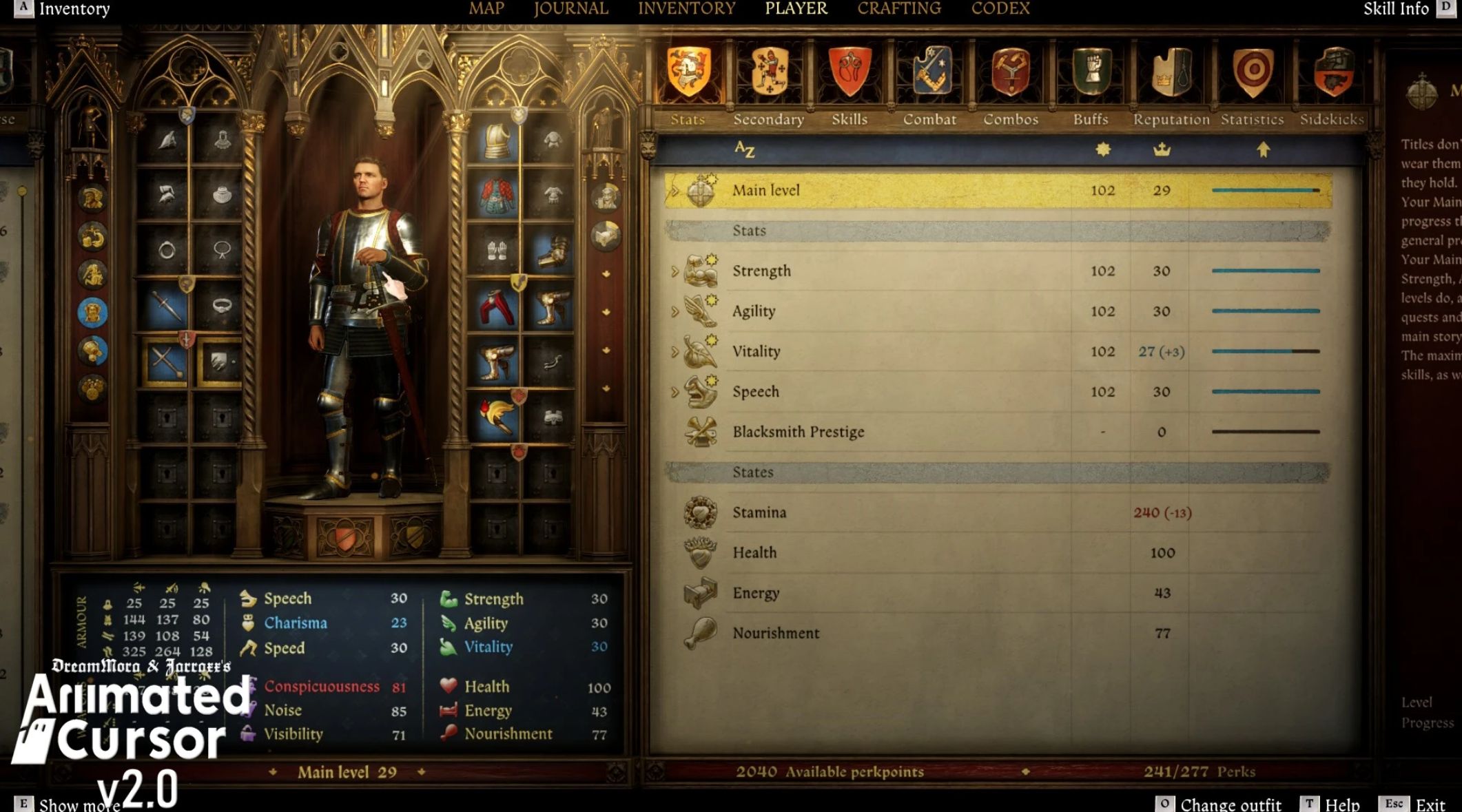Open the Combos tab
The height and width of the screenshot is (812, 1462).
[x=1010, y=83]
